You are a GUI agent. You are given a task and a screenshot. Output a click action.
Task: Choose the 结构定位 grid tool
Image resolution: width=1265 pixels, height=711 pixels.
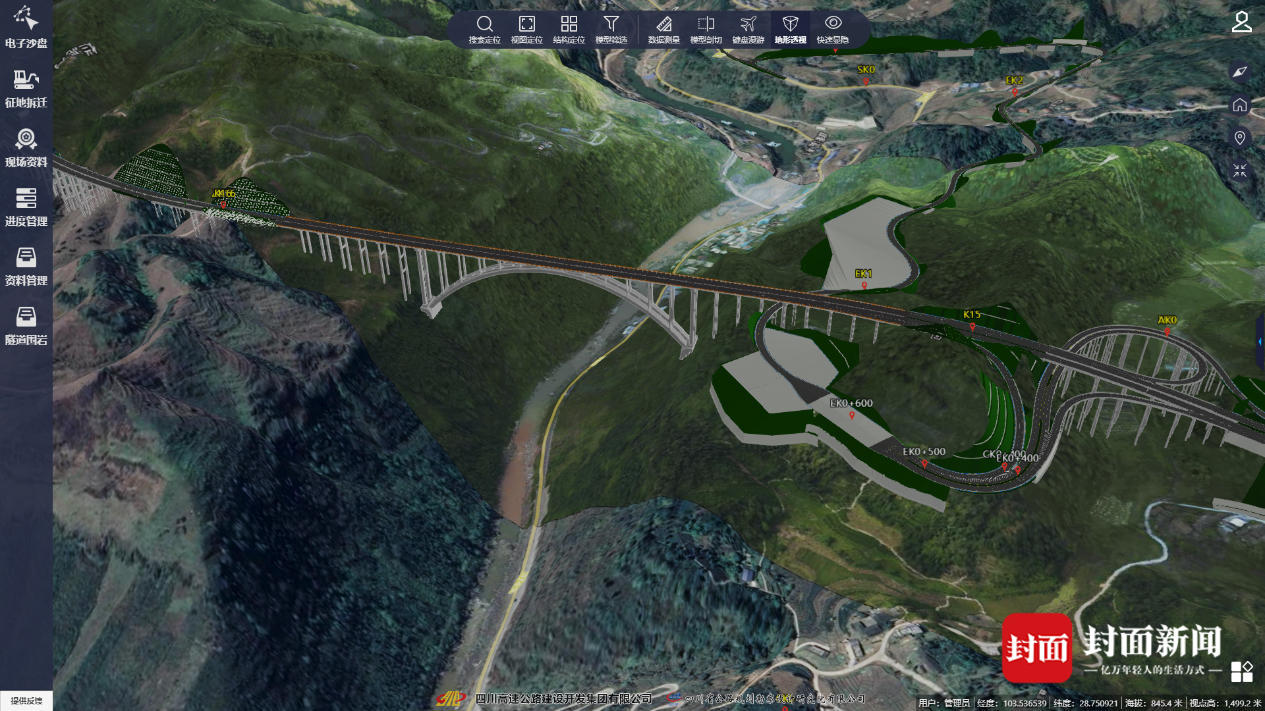point(569,28)
